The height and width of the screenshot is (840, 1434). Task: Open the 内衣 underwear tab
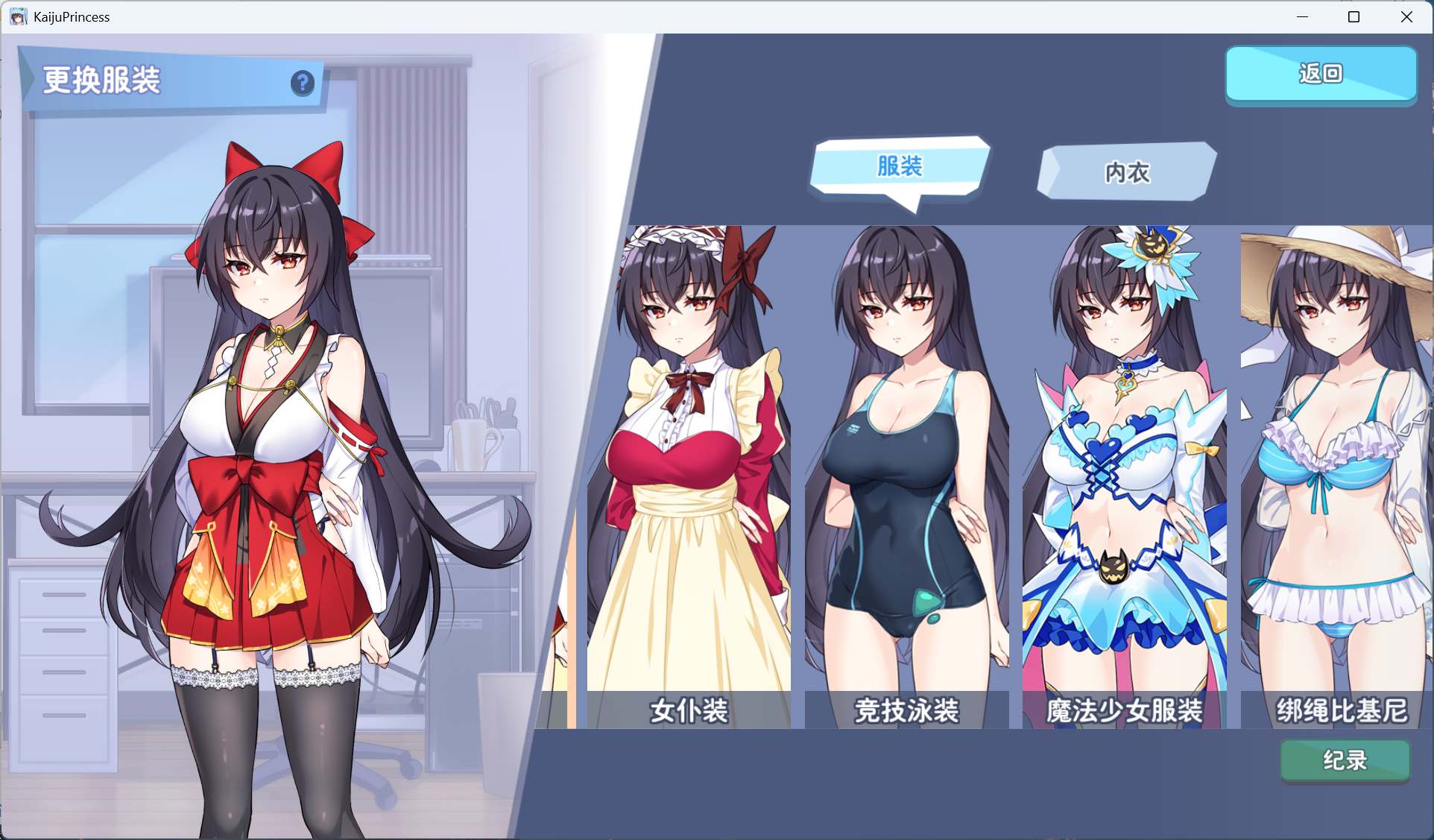(1126, 172)
